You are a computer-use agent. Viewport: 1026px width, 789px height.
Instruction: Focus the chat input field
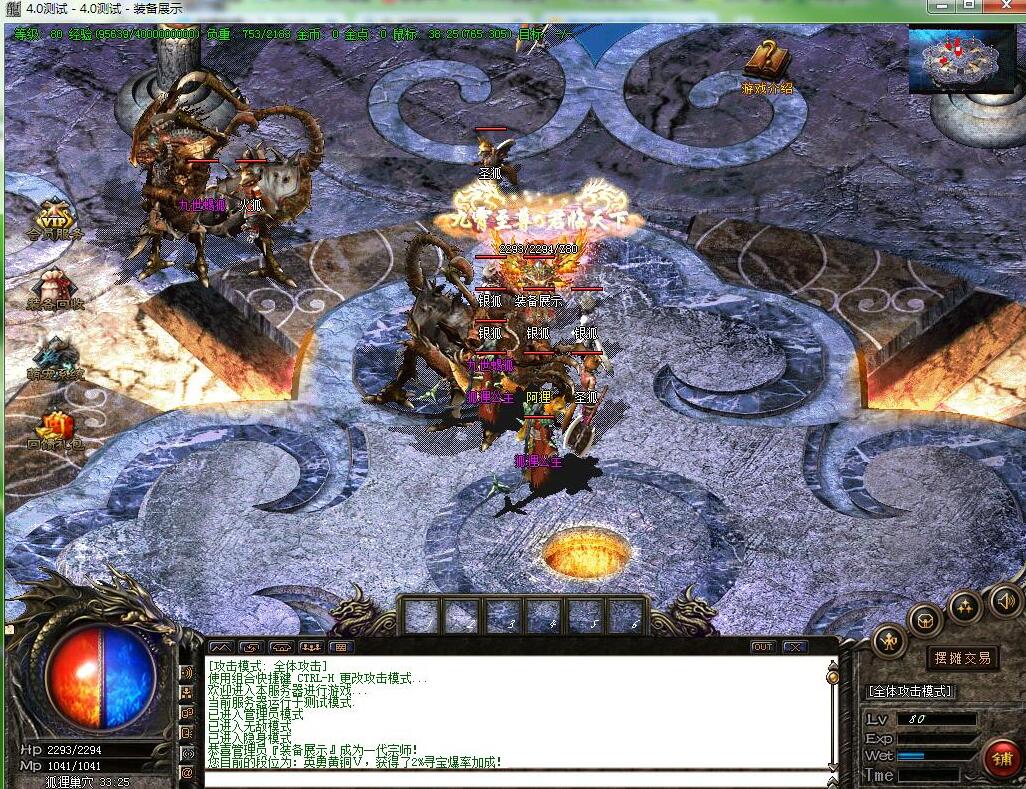pyautogui.click(x=510, y=778)
